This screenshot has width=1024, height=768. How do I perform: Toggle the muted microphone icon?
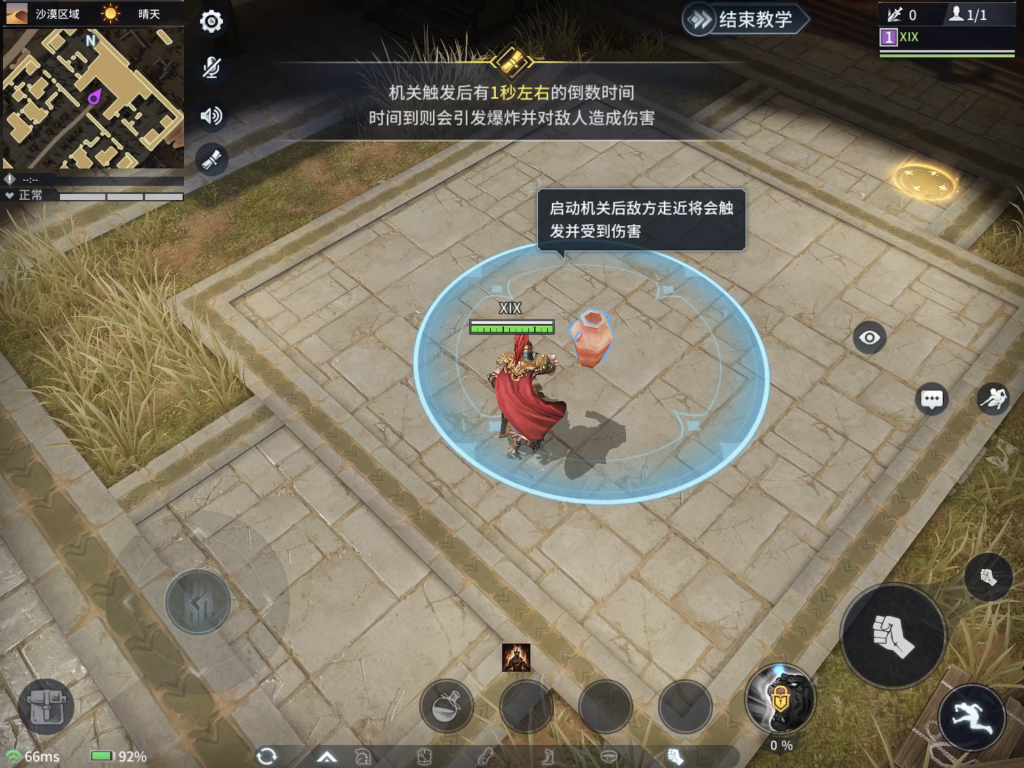[x=211, y=68]
